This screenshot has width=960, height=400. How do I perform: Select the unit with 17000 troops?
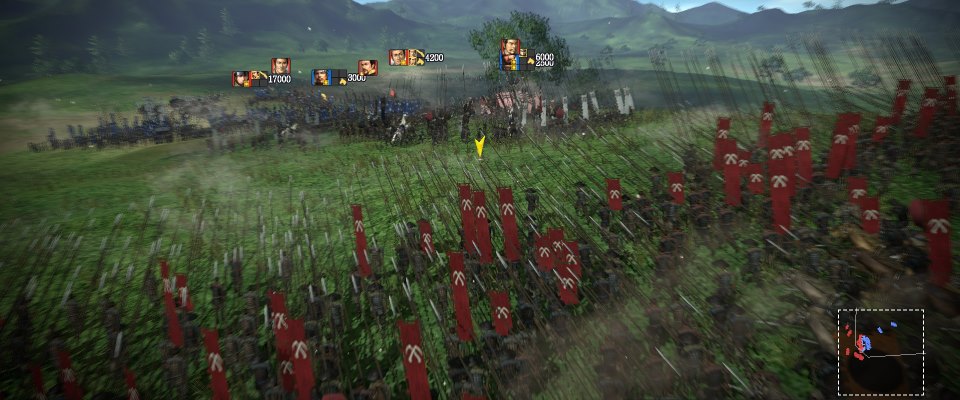pyautogui.click(x=242, y=78)
